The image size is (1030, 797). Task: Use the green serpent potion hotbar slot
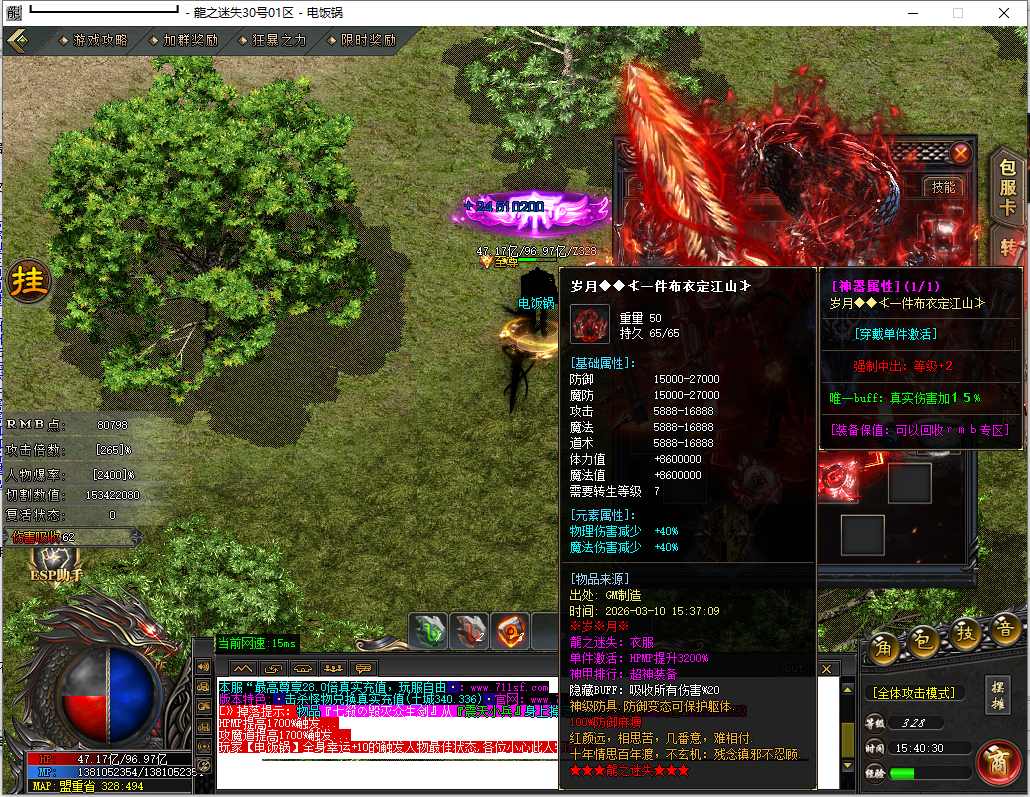[x=429, y=632]
